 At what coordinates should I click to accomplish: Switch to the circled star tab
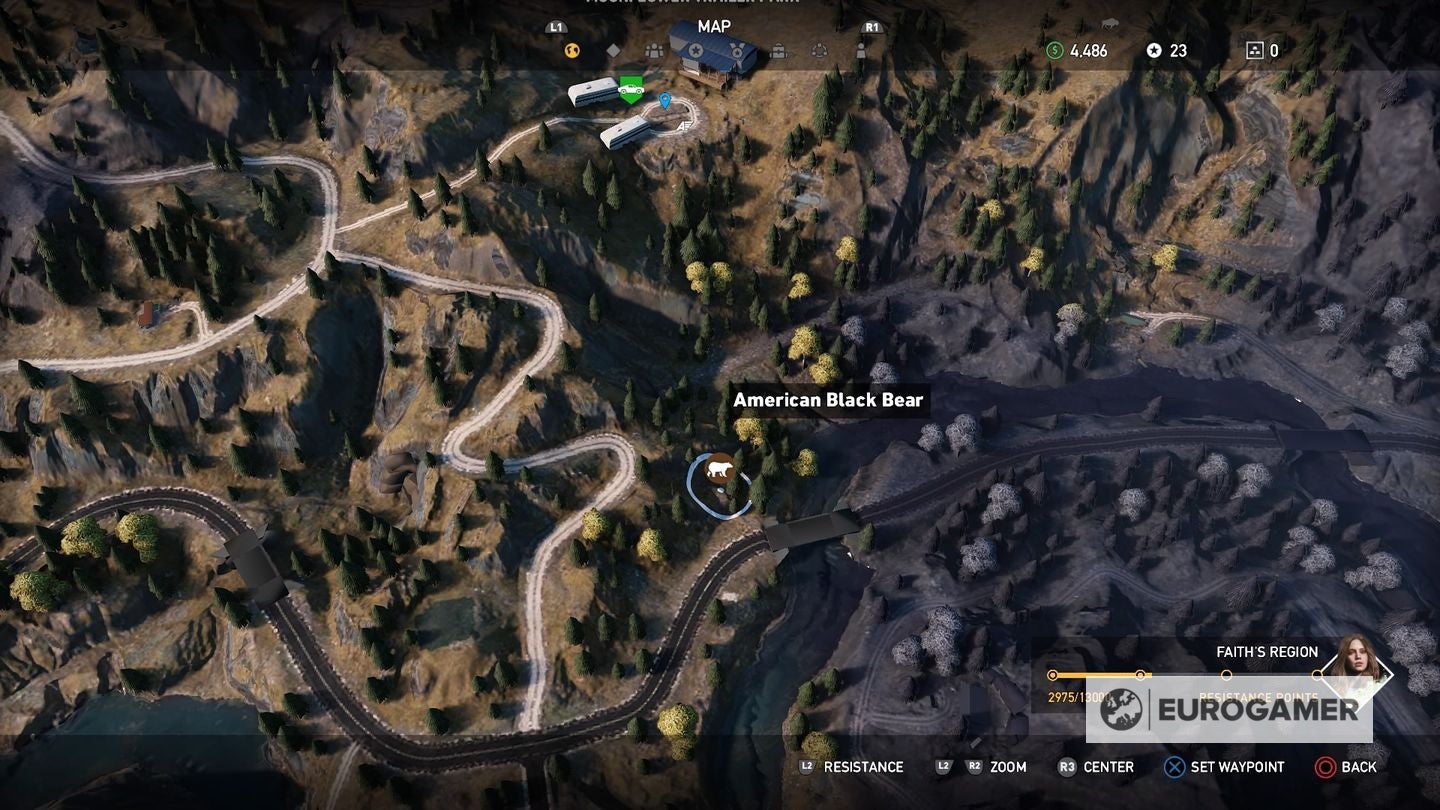point(695,50)
